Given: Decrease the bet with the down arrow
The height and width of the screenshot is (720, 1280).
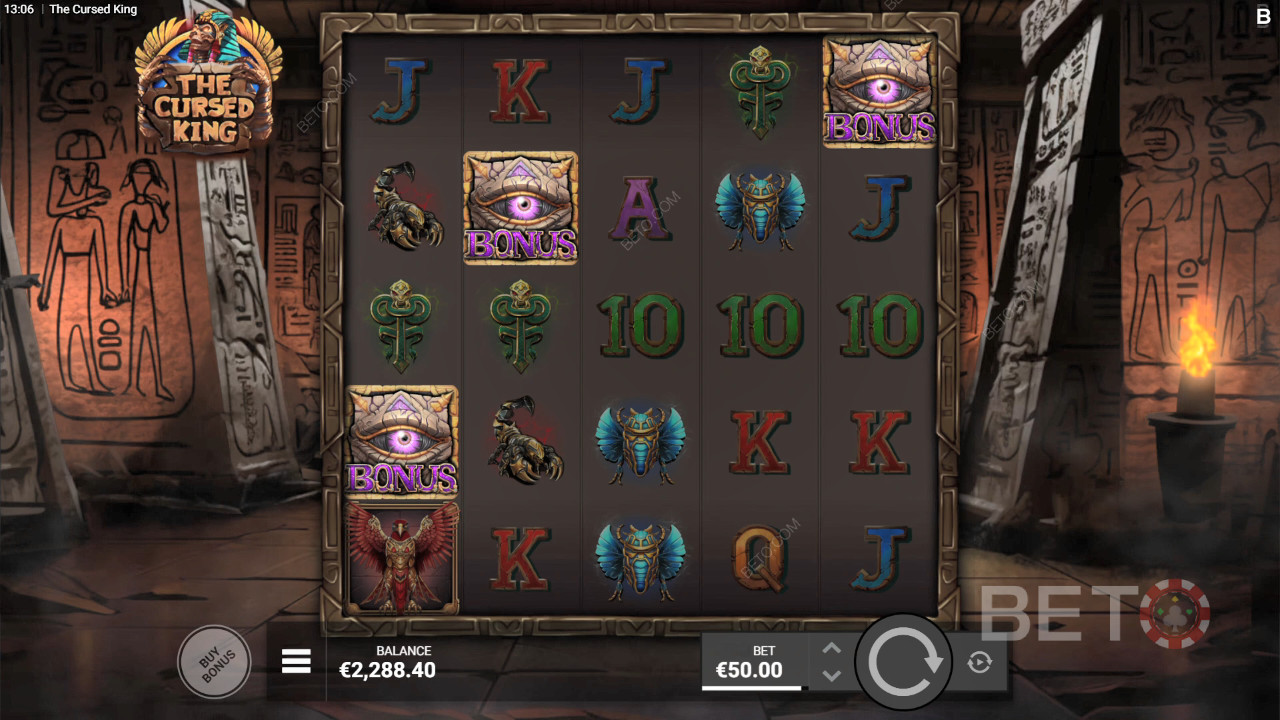Looking at the screenshot, I should [831, 675].
